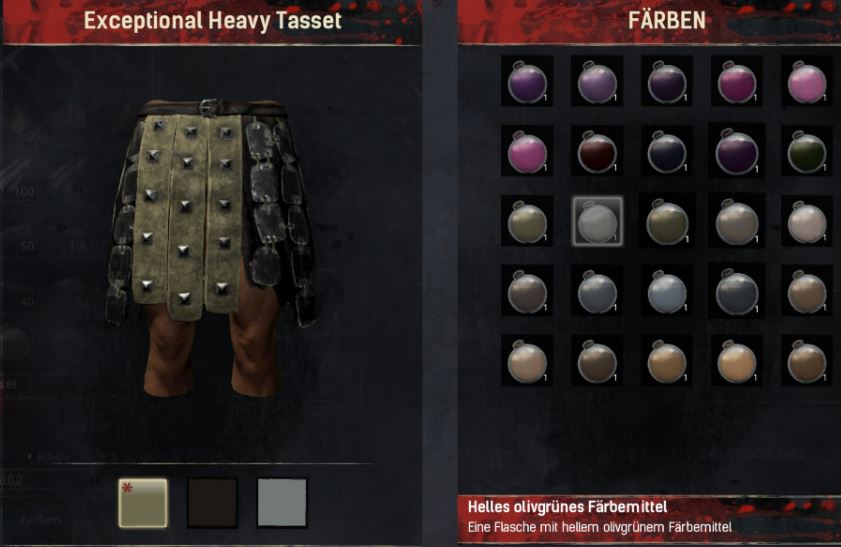Select the dark brown color swatch
The width and height of the screenshot is (841, 547).
pos(213,502)
